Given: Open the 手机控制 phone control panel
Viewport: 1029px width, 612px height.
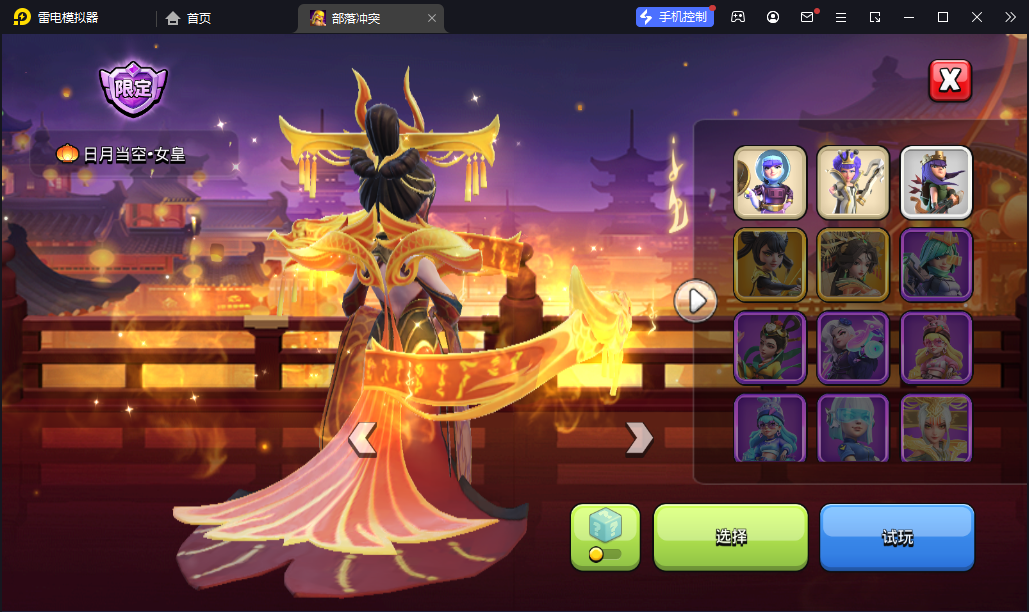Looking at the screenshot, I should (x=675, y=17).
